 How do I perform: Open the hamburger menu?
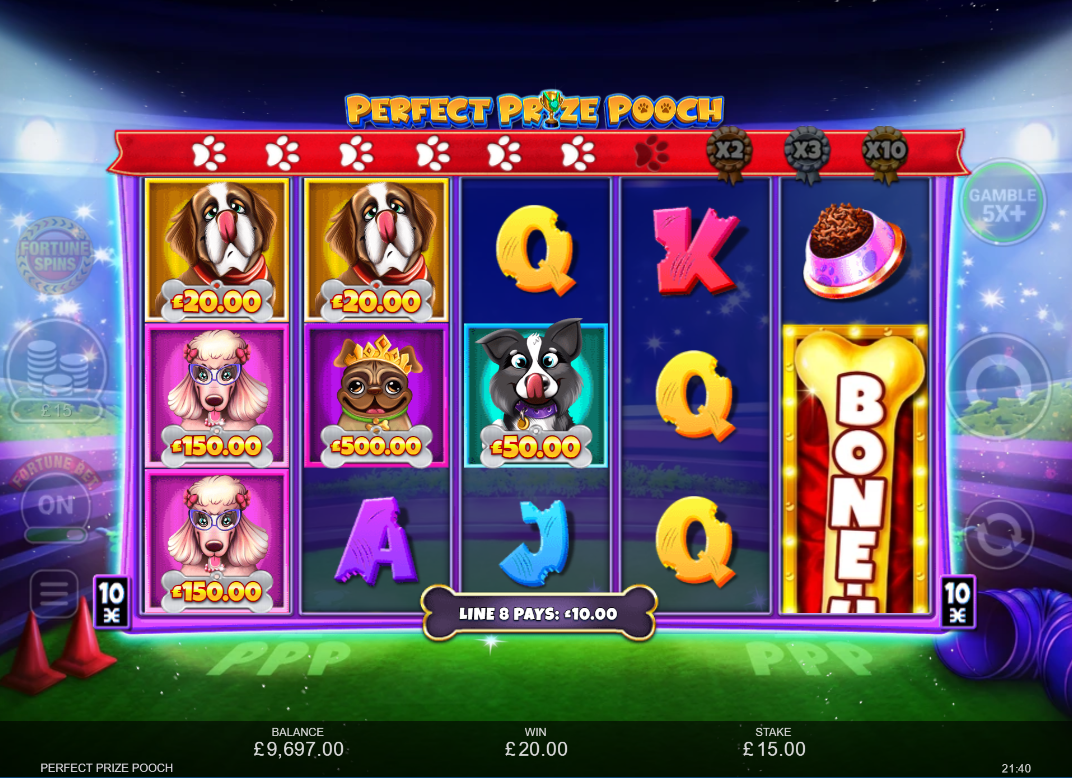[54, 595]
